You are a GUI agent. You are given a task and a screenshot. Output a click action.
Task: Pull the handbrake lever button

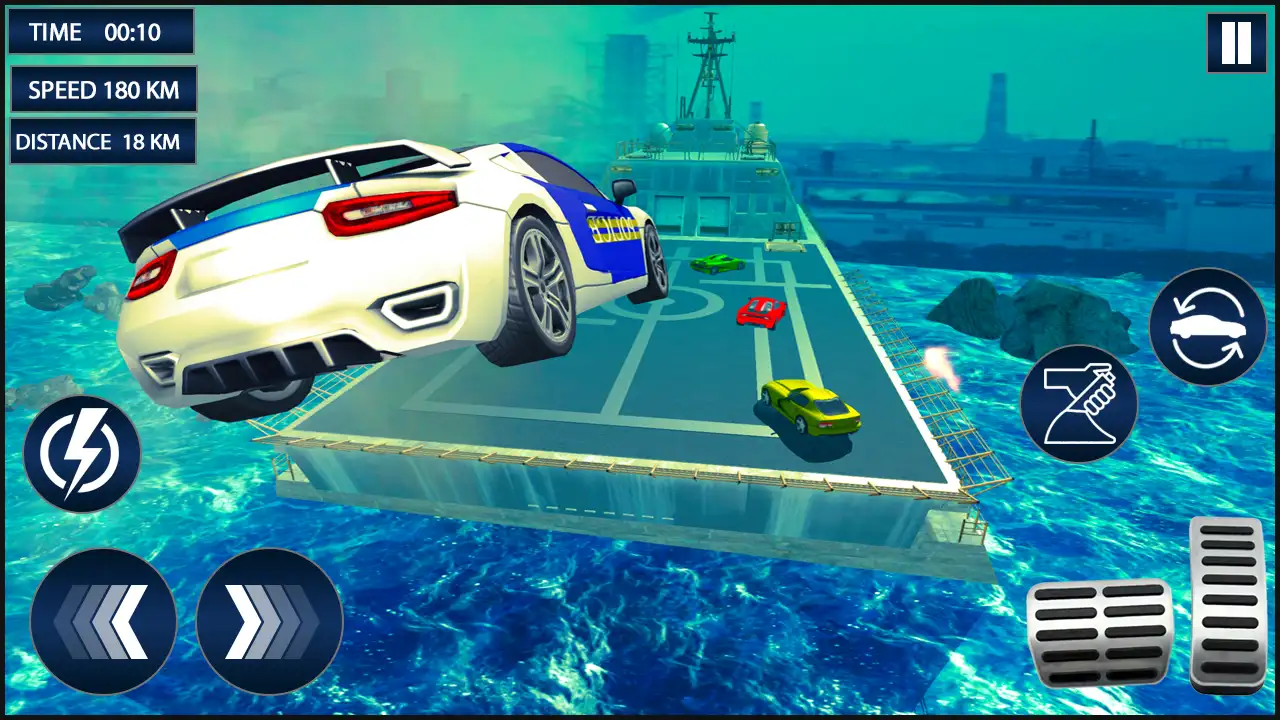(1078, 404)
